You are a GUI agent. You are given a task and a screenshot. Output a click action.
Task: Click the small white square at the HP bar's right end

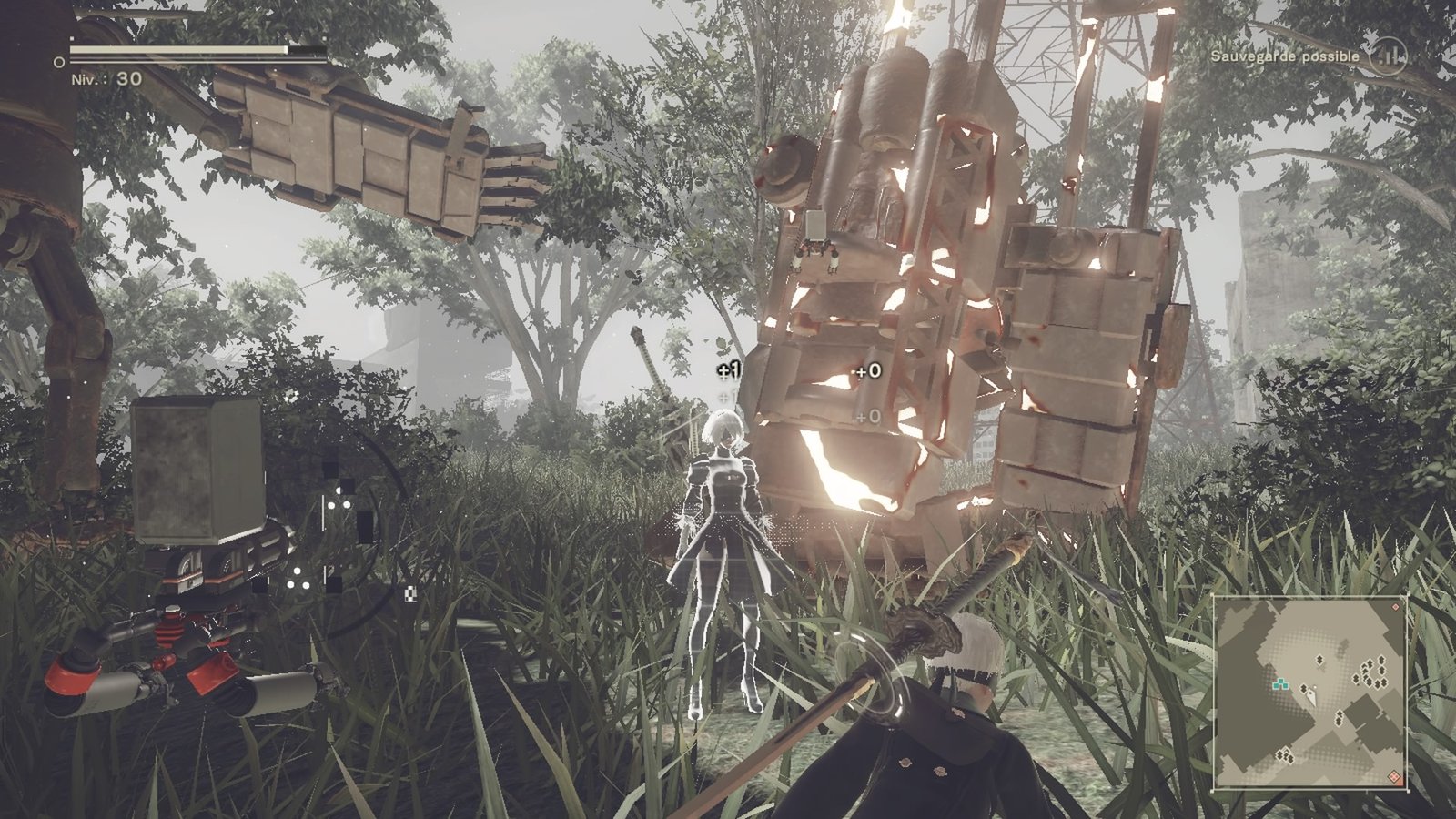(x=325, y=37)
